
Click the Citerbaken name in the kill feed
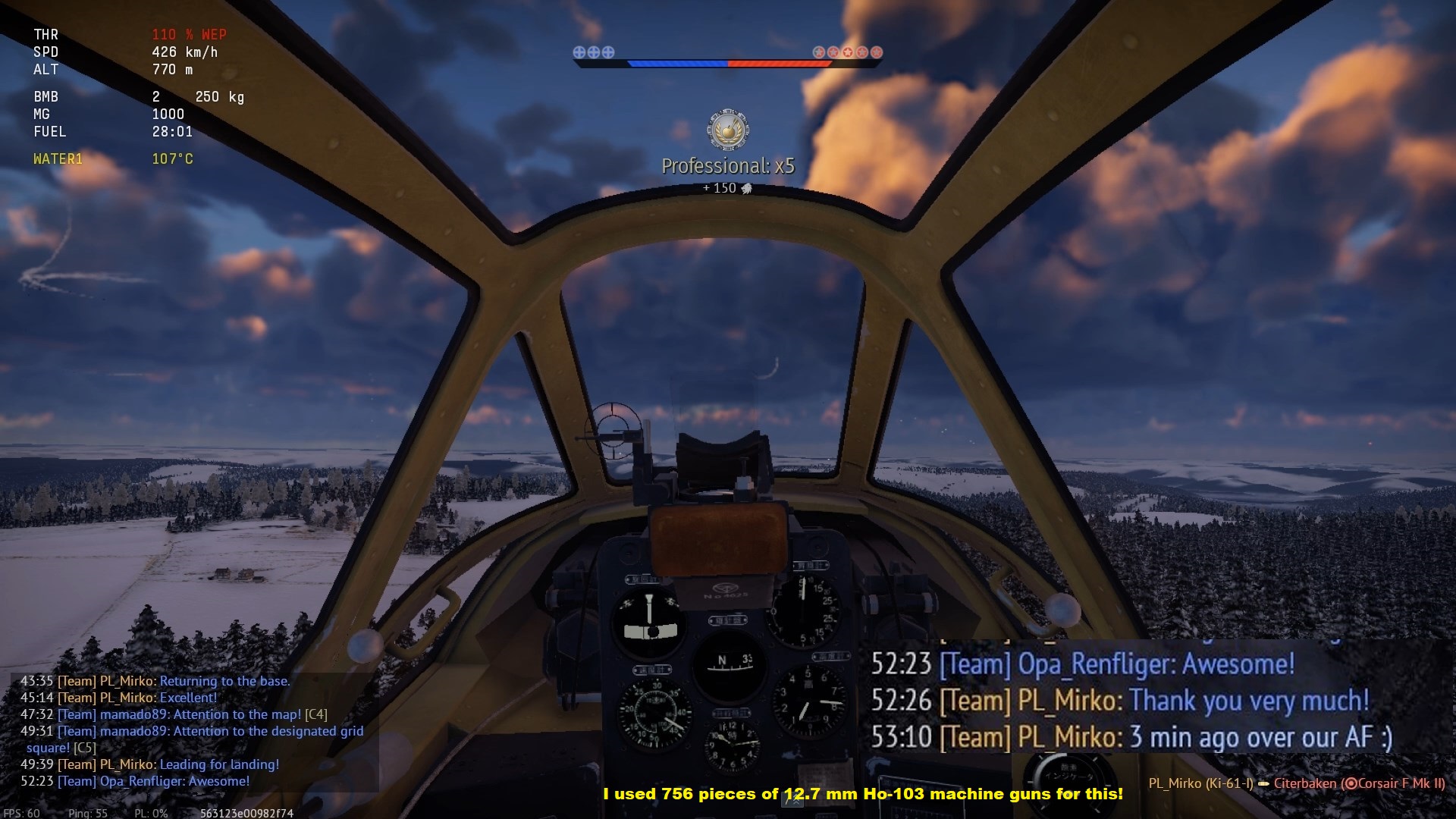point(1305,783)
